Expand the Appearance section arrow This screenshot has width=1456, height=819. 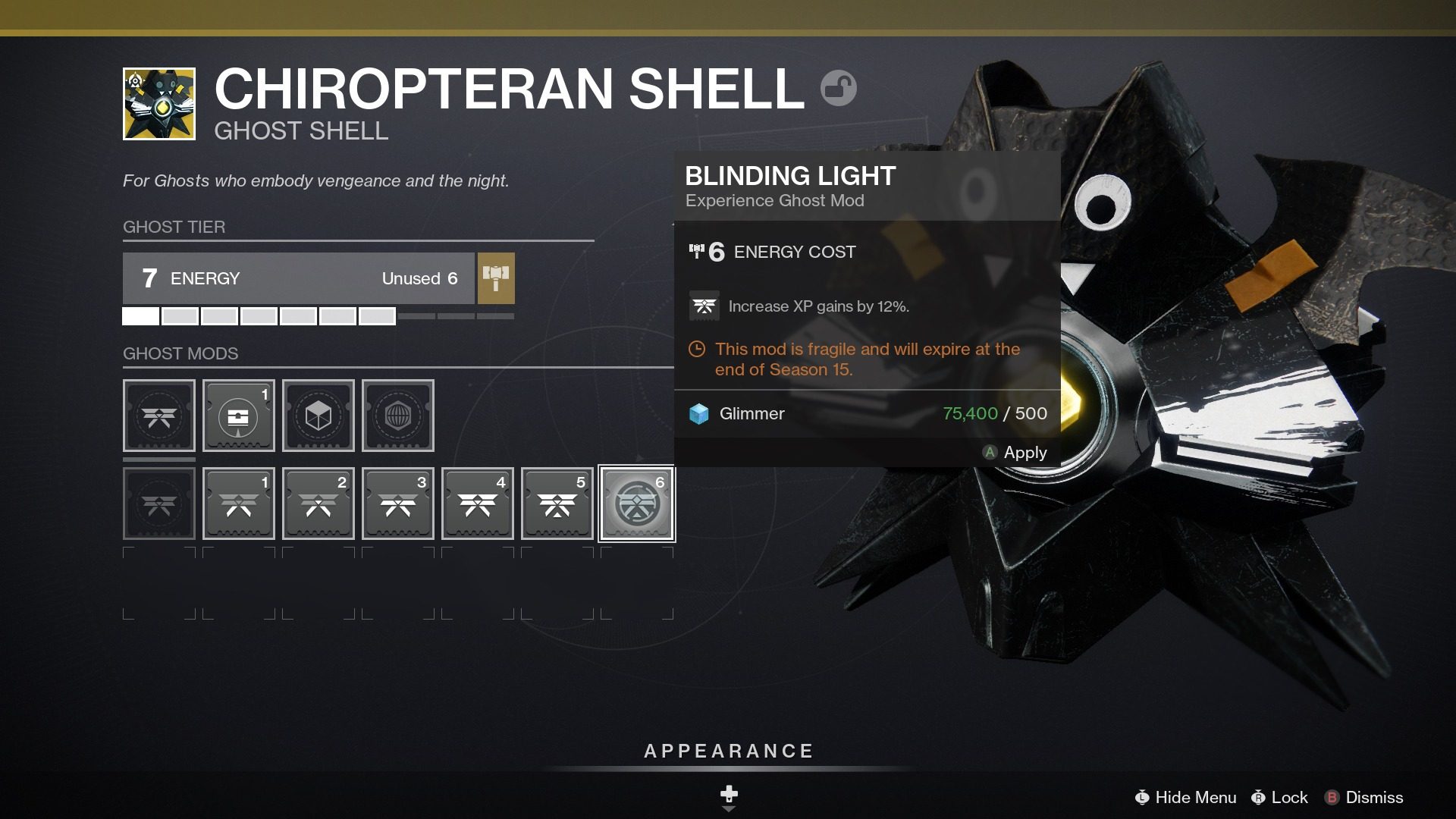point(728,810)
